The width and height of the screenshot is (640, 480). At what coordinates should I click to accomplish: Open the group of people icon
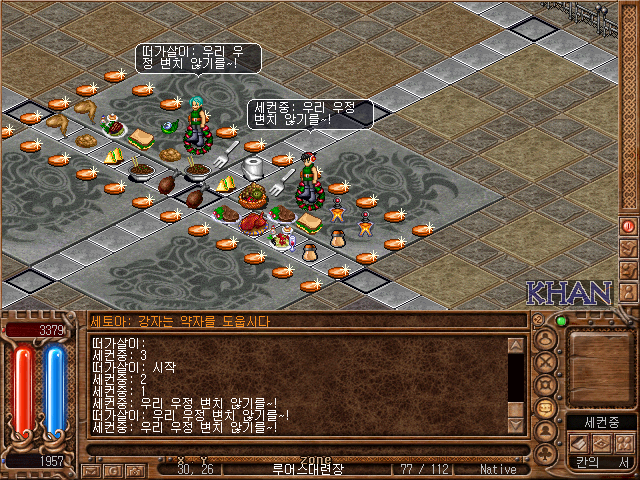click(x=624, y=442)
